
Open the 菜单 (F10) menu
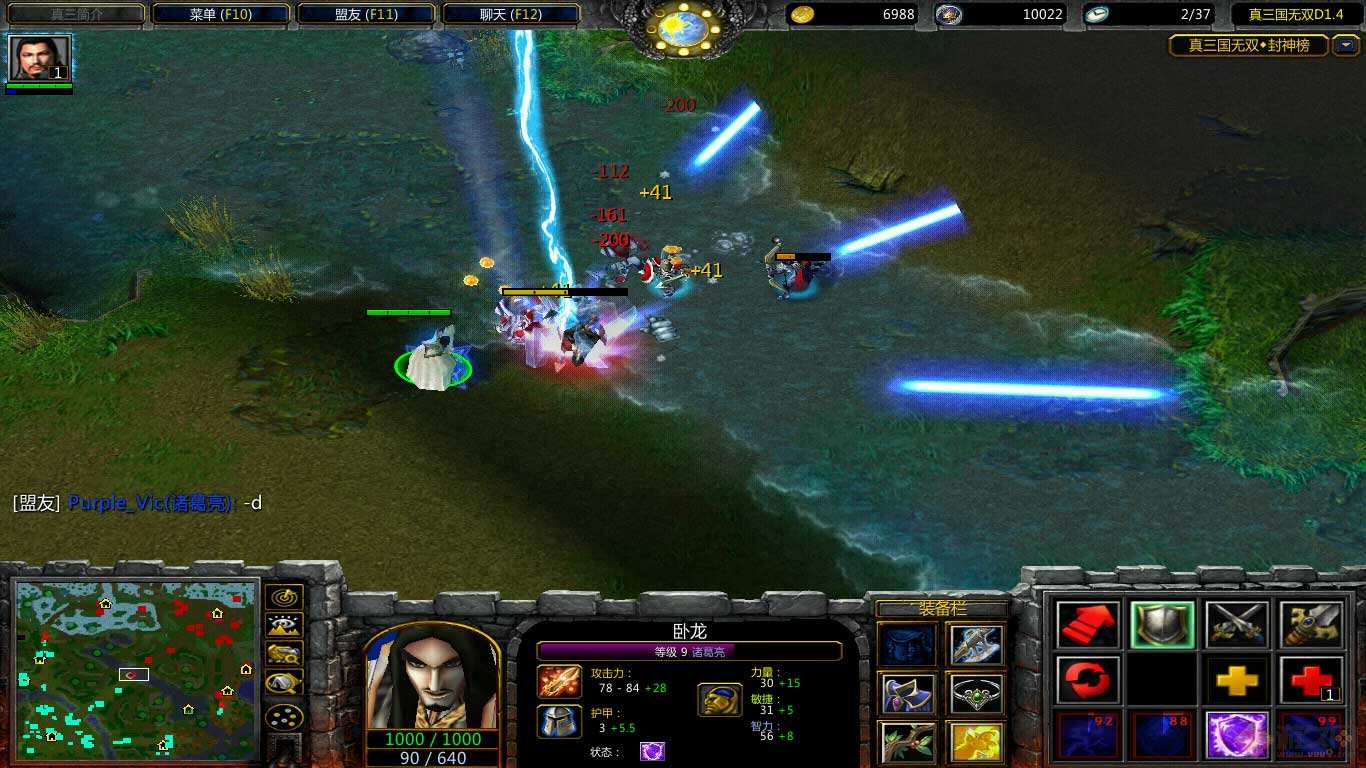pos(221,14)
